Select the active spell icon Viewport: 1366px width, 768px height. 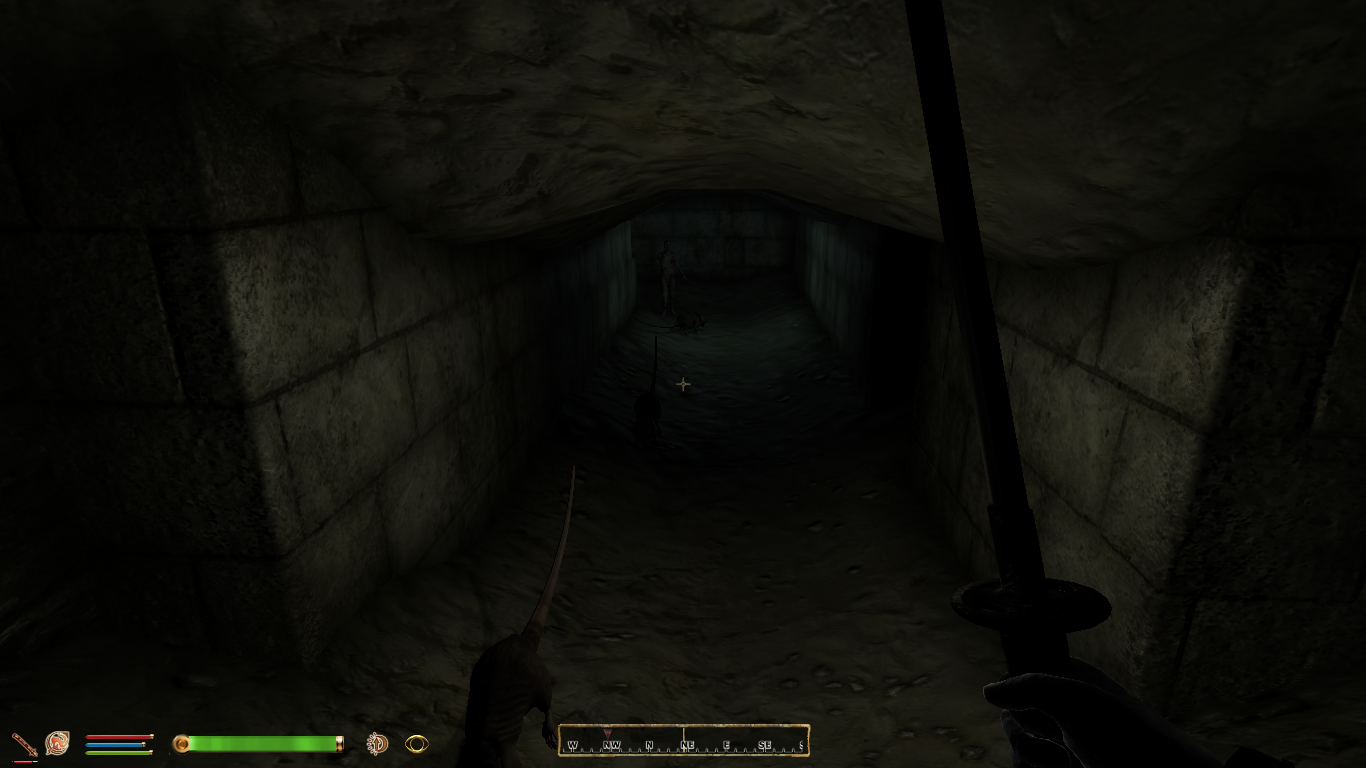tap(57, 743)
